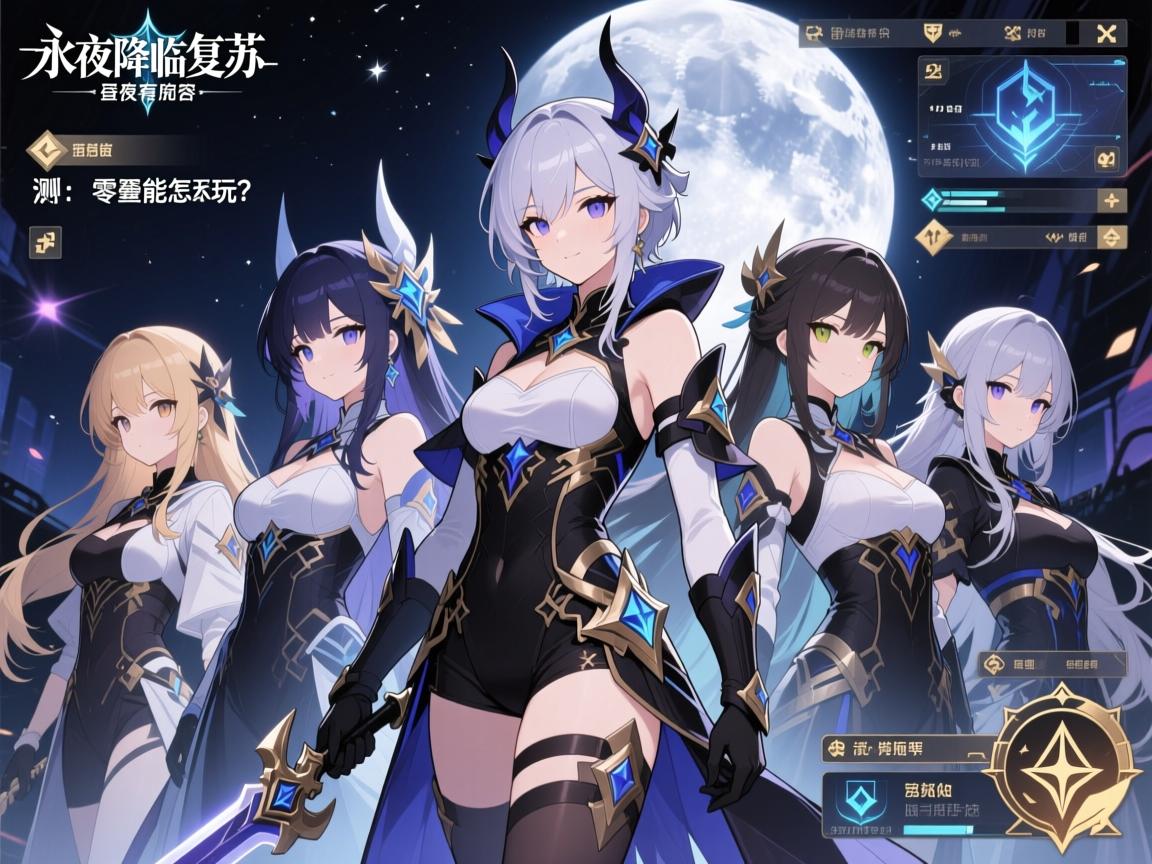This screenshot has width=1152, height=864.
Task: Click the gold shield icon in the top bar
Action: point(932,33)
